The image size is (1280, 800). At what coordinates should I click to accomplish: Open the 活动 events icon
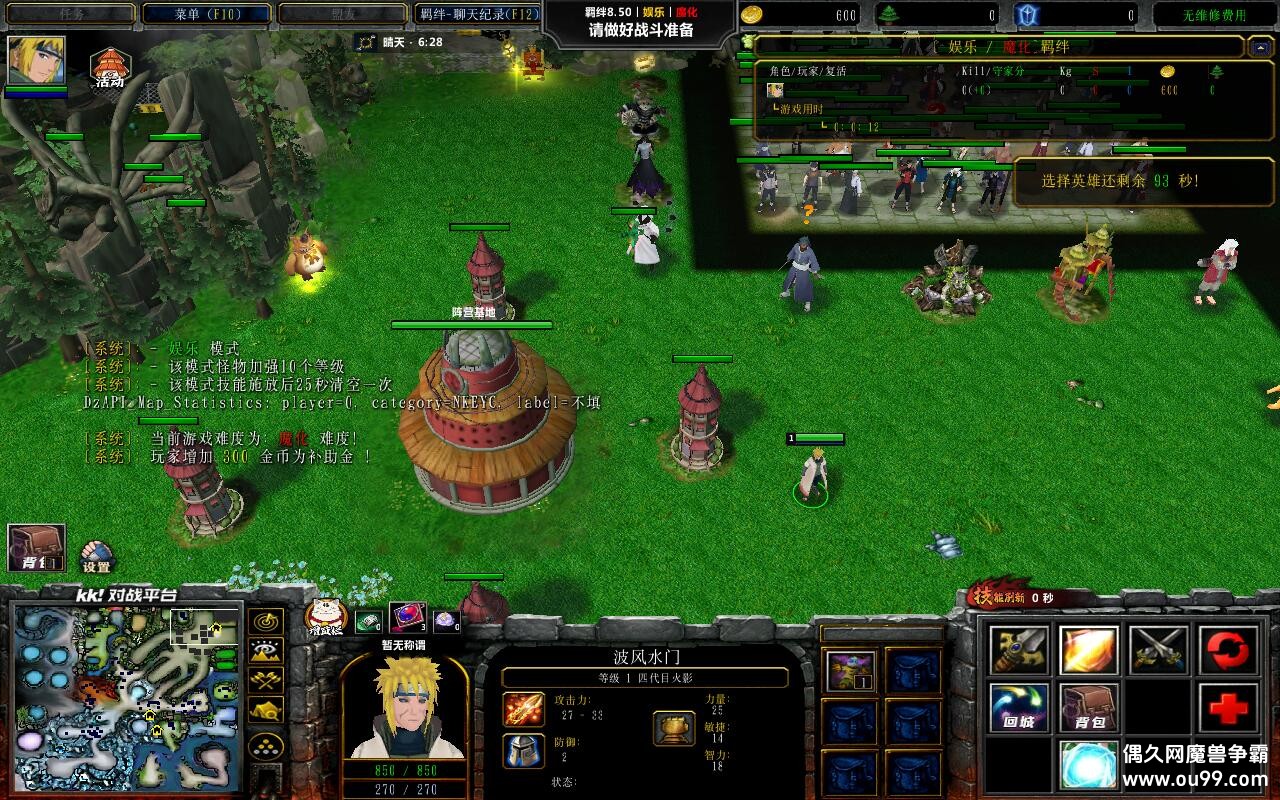tap(110, 68)
